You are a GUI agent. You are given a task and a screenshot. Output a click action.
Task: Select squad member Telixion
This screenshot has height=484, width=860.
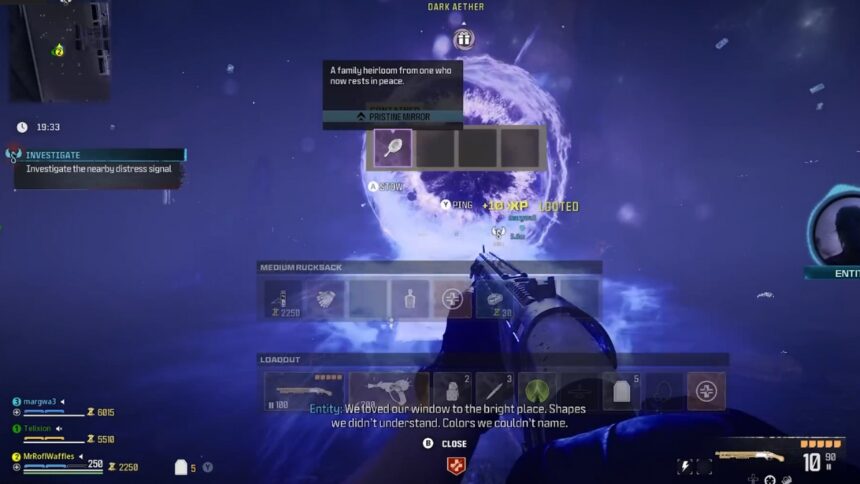point(39,428)
